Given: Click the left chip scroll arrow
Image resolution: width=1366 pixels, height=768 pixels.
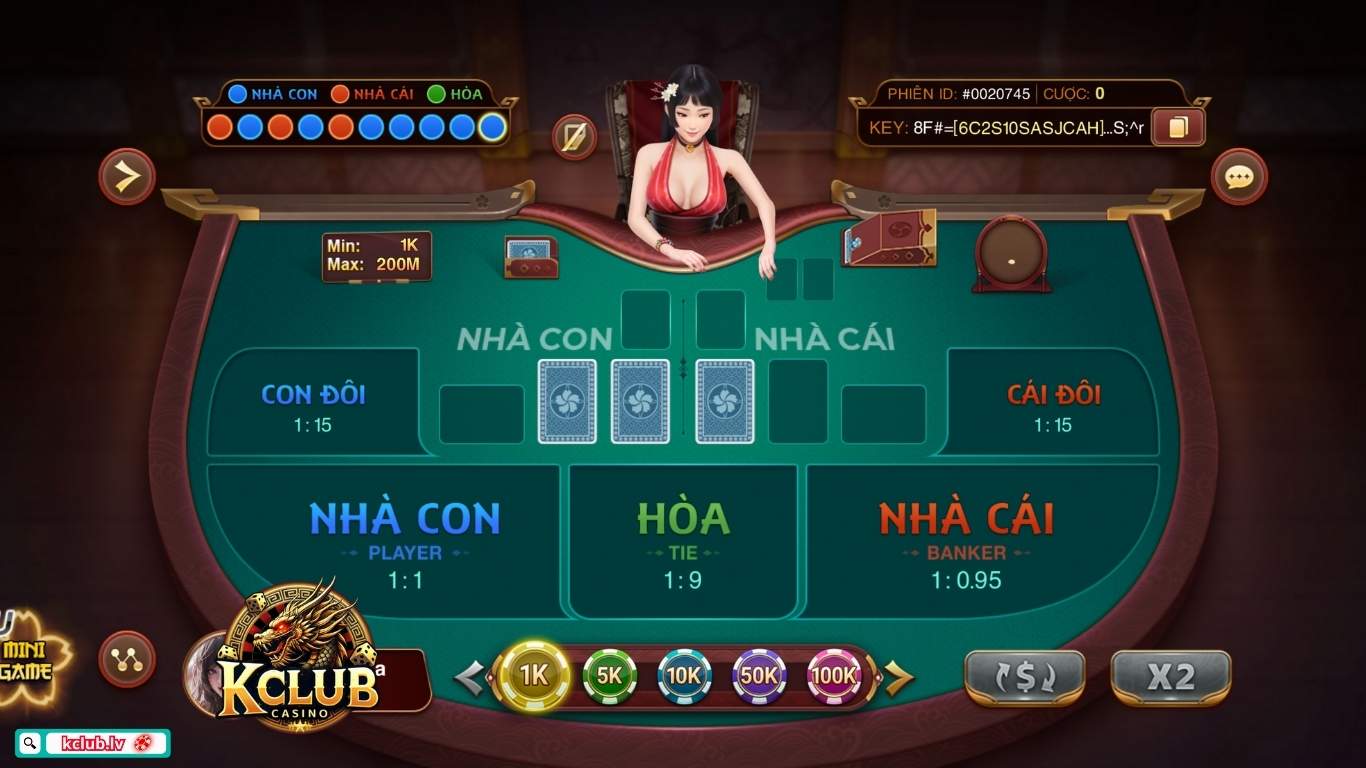Looking at the screenshot, I should click(x=468, y=676).
